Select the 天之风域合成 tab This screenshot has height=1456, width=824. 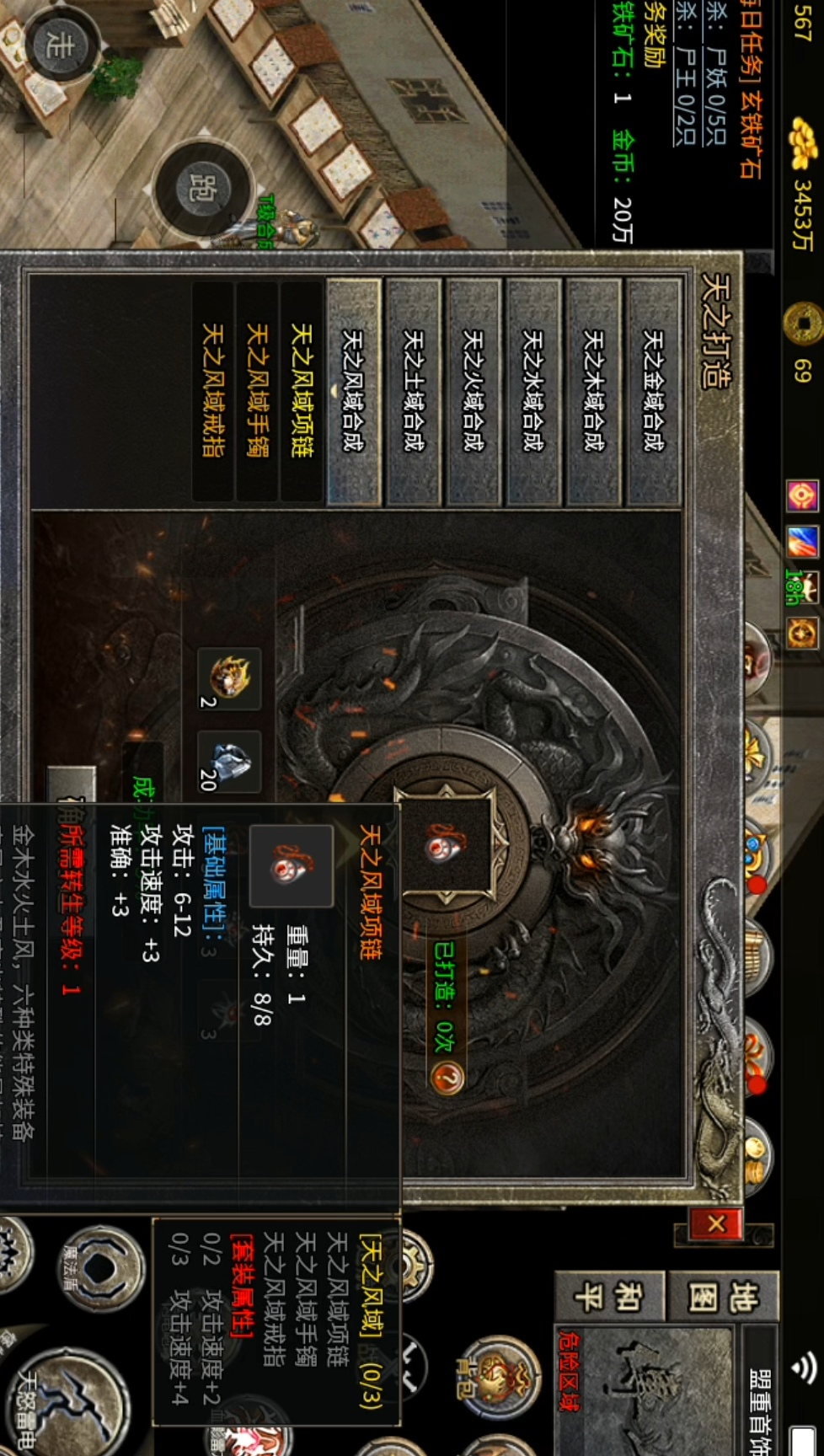(x=354, y=391)
